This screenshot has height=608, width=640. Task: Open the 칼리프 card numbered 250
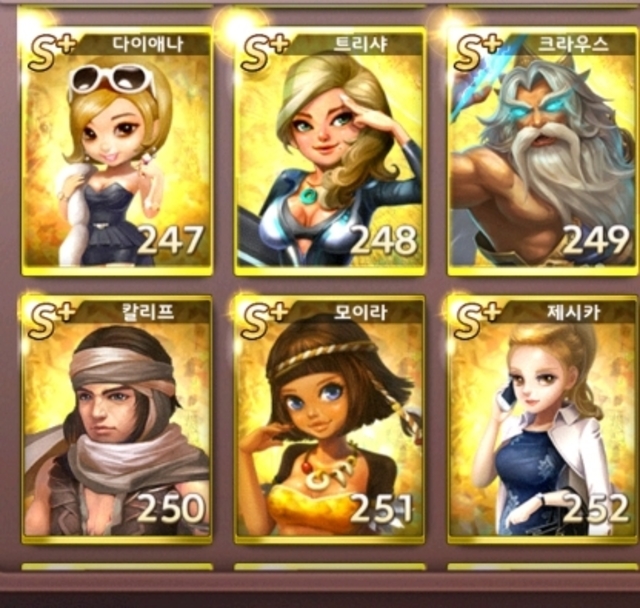pos(117,420)
